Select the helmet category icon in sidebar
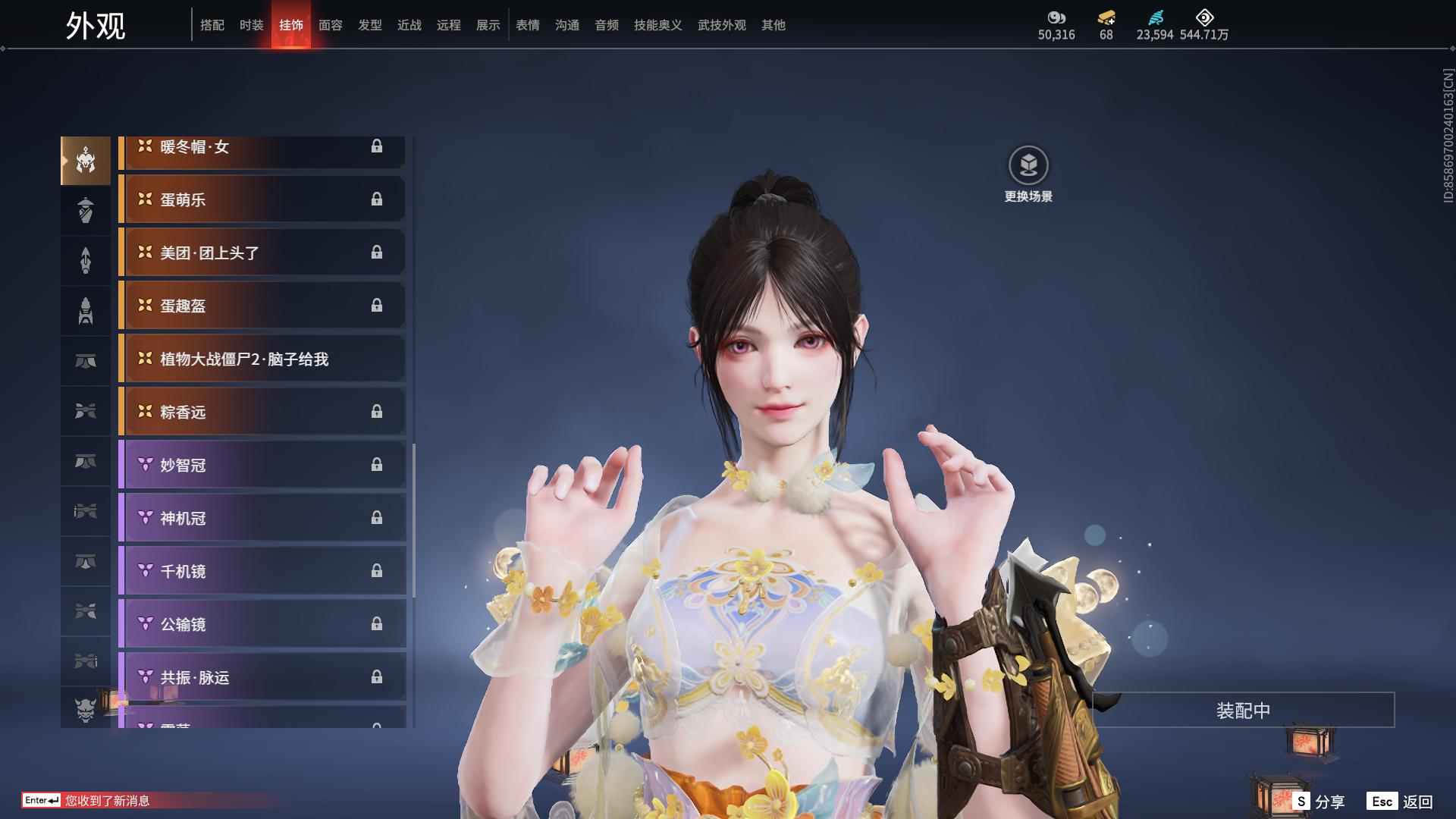Viewport: 1456px width, 819px height. coord(86,160)
